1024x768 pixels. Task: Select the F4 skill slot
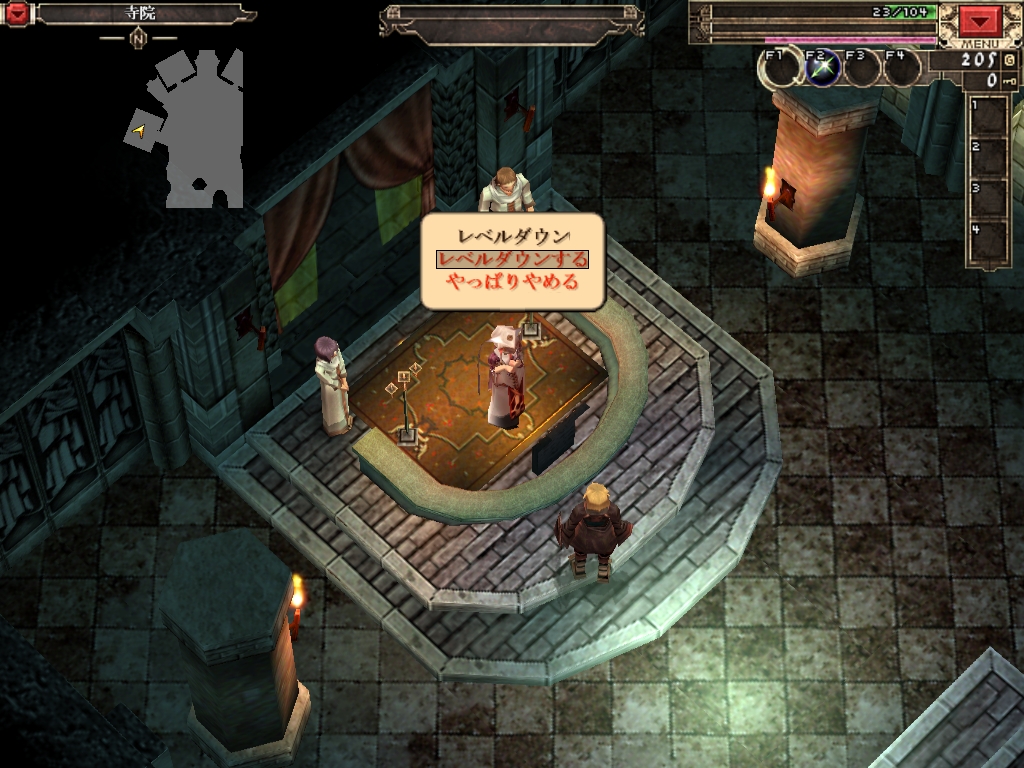(902, 69)
